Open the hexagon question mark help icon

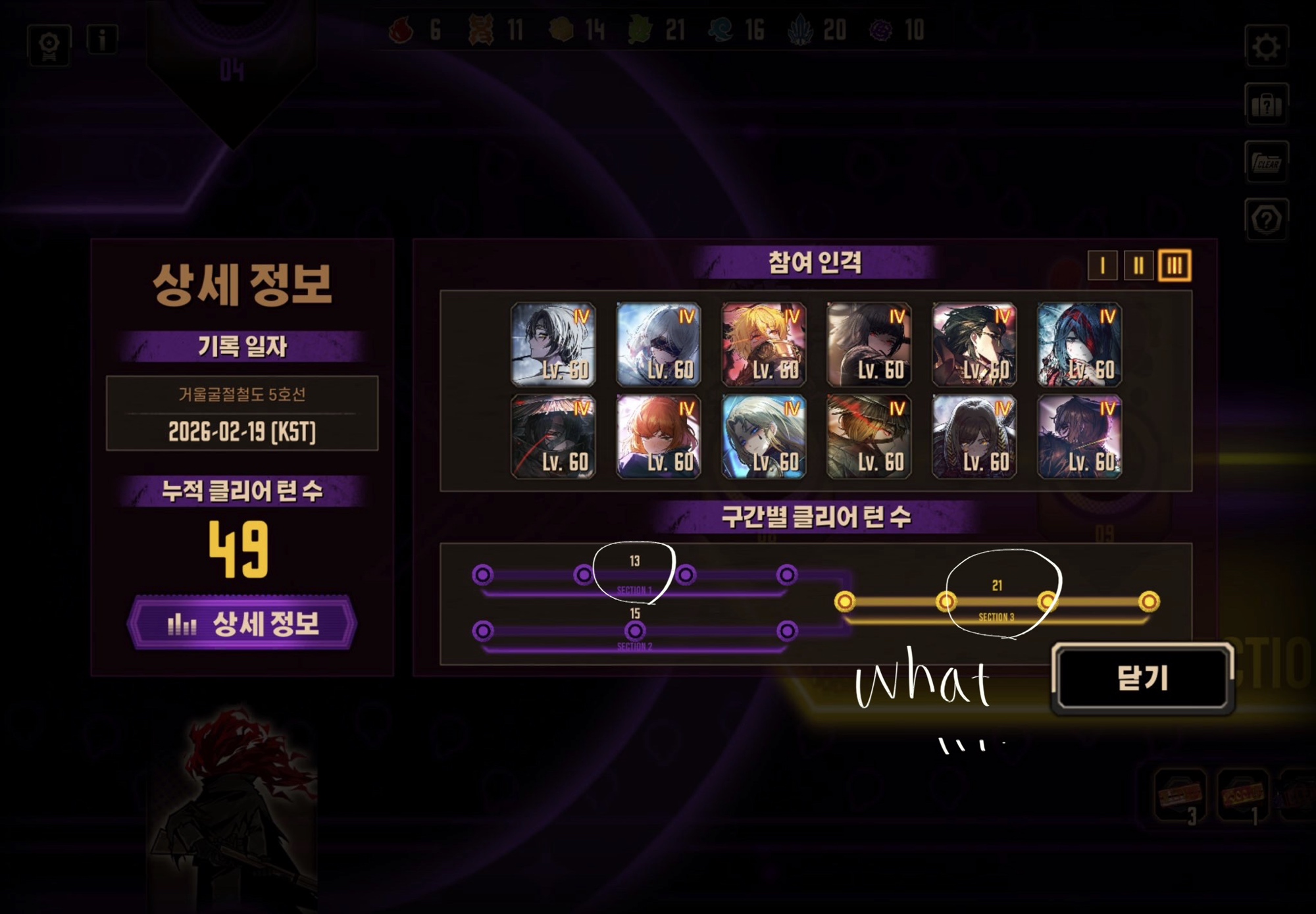click(x=1266, y=220)
